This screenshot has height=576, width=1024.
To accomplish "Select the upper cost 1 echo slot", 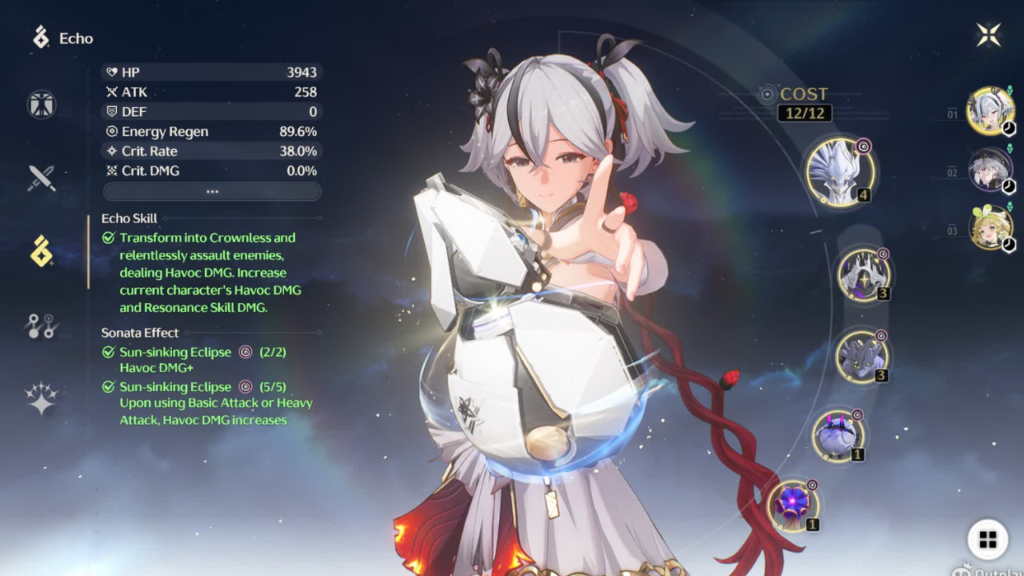I will [838, 436].
